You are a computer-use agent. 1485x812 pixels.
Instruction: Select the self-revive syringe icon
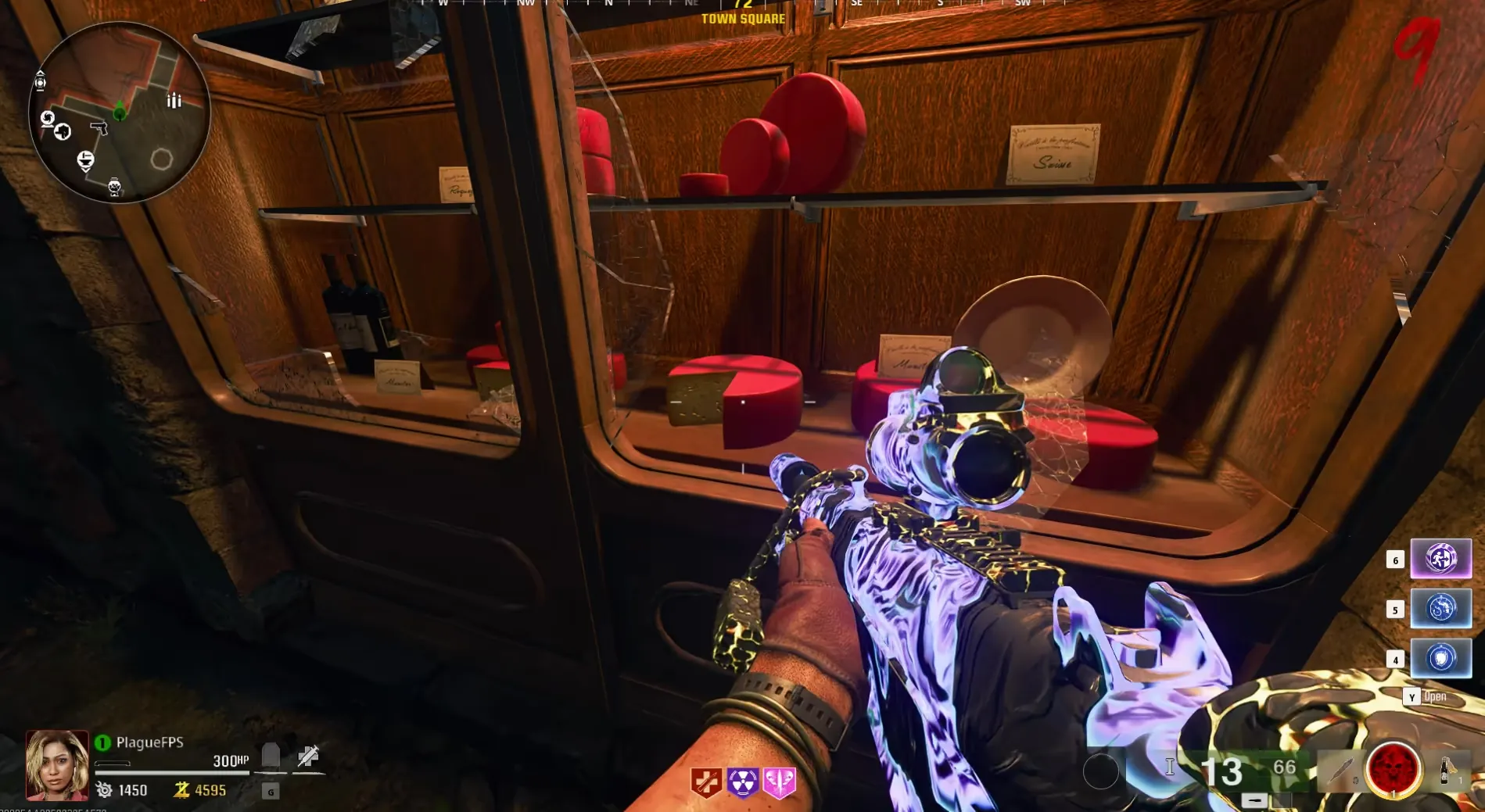(x=308, y=756)
